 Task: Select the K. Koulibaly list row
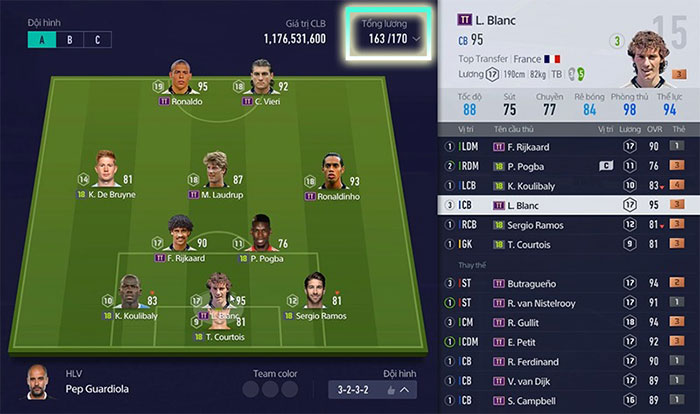pyautogui.click(x=567, y=185)
